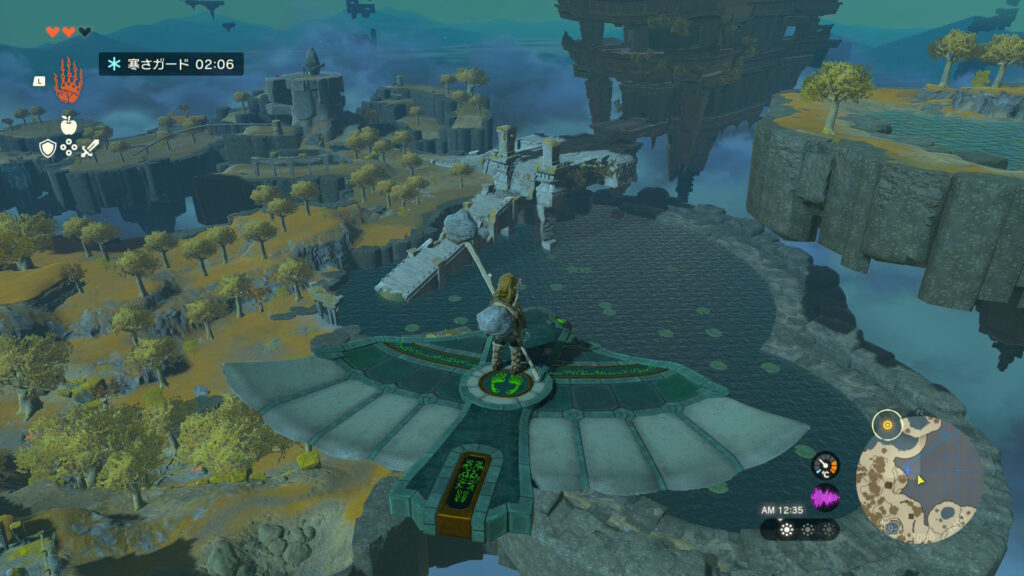Open the sword weapon quick-select icon
The image size is (1024, 576).
(x=90, y=148)
